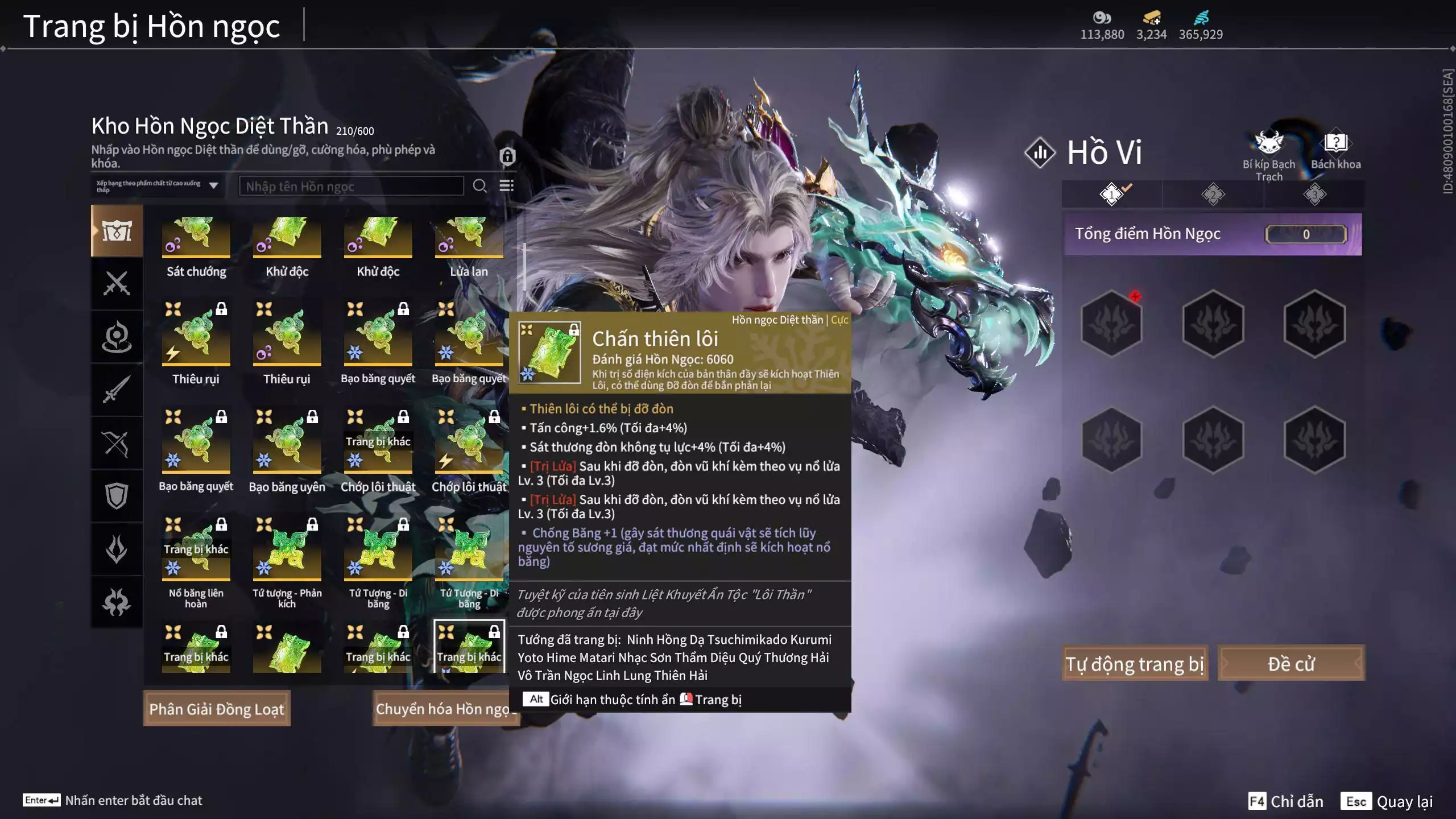1456x819 pixels.
Task: Click the magnifier search icon
Action: pyautogui.click(x=479, y=186)
